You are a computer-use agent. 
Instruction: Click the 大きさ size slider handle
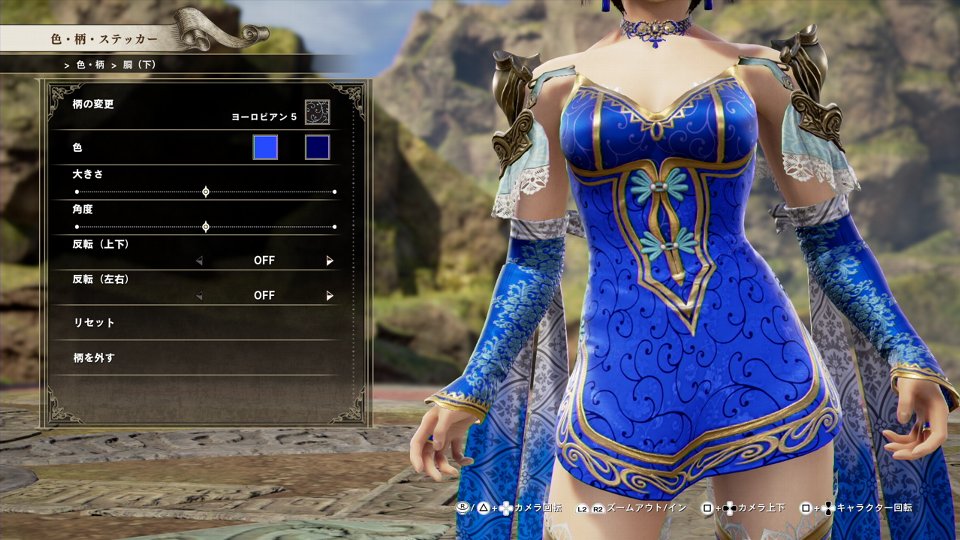tap(206, 191)
